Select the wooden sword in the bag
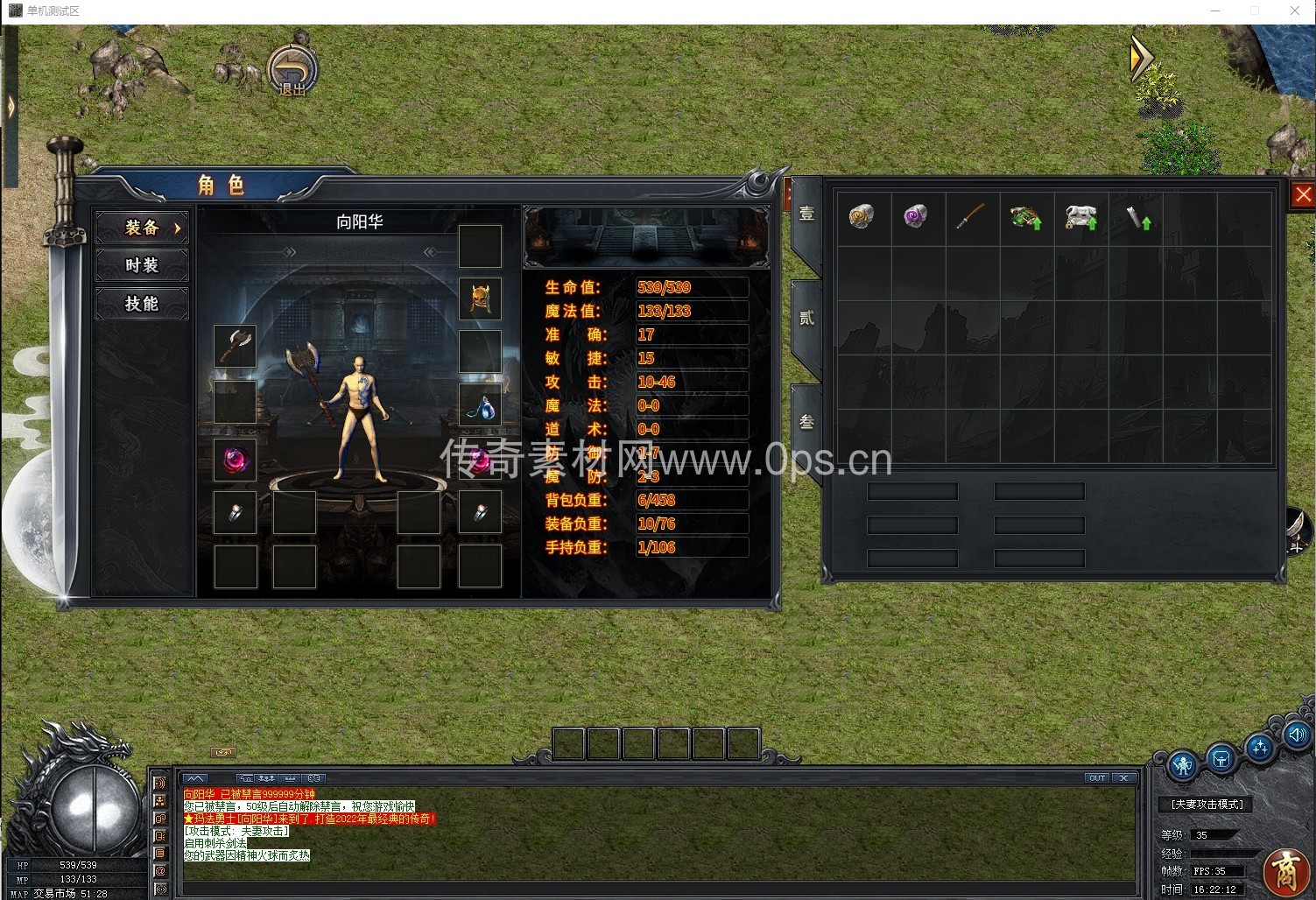This screenshot has height=900, width=1316. click(970, 216)
